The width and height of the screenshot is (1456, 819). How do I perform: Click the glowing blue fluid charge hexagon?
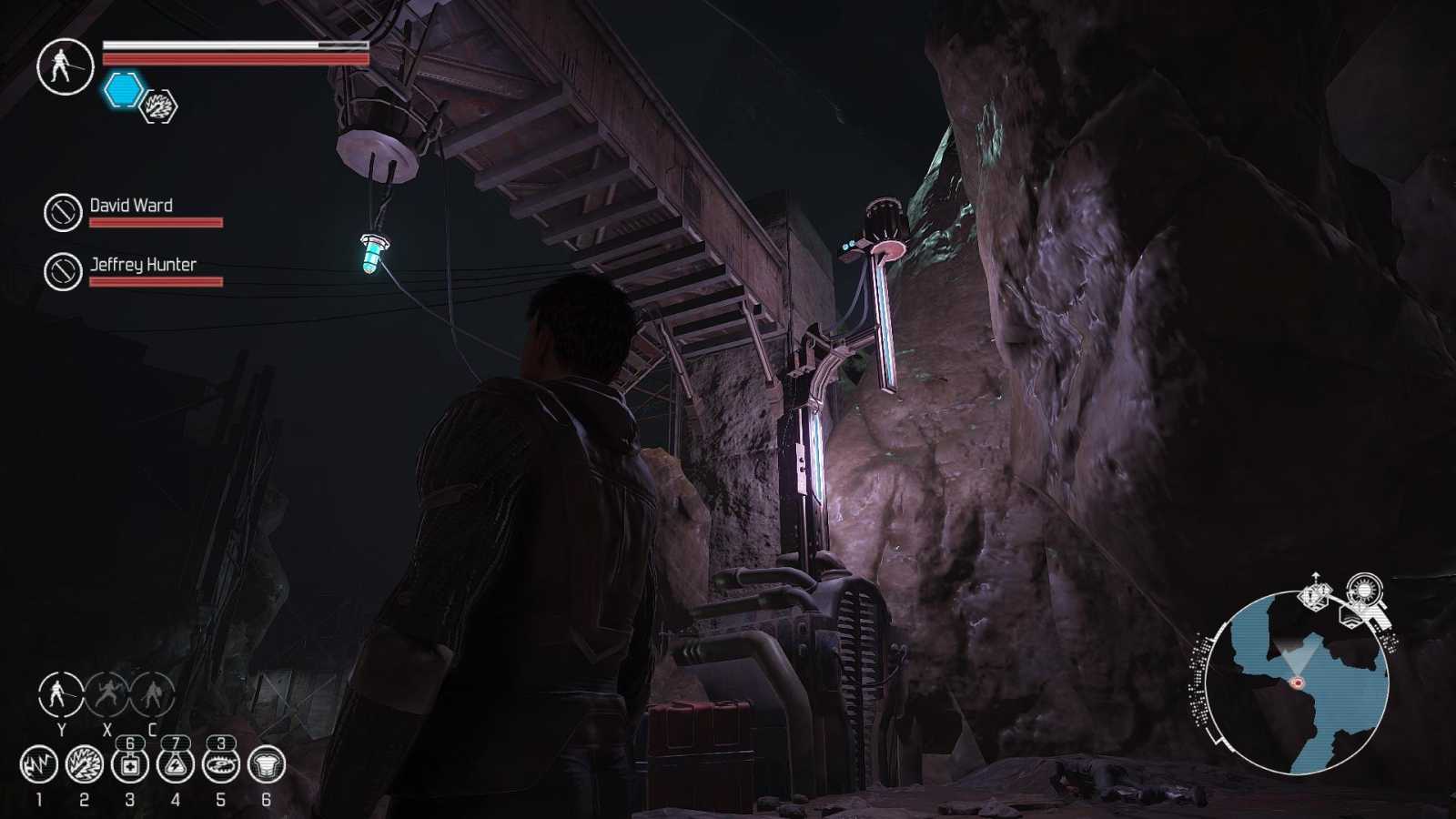coord(124,90)
